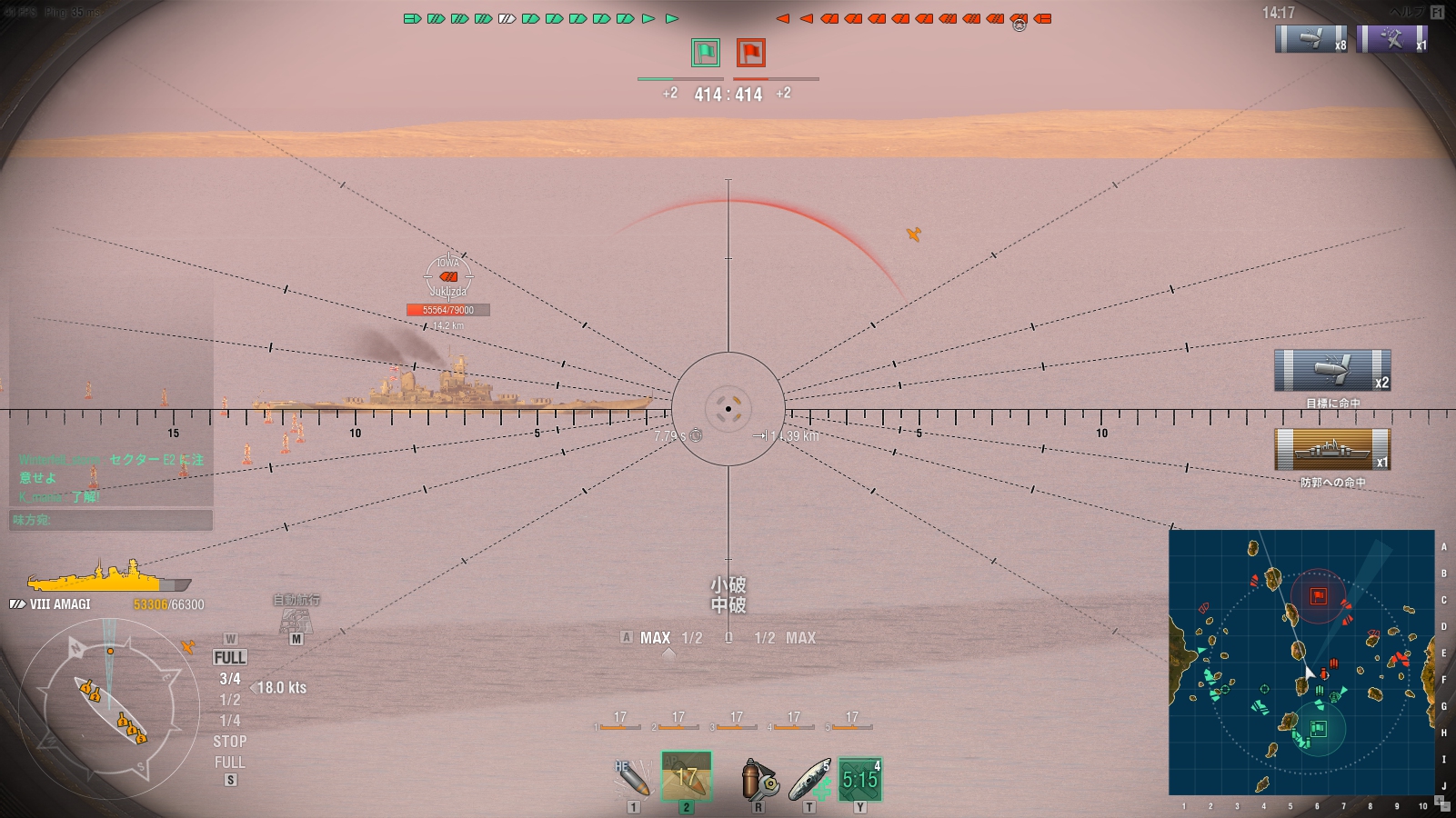Select the AP shell ammunition
The width and height of the screenshot is (1456, 818).
point(687,776)
